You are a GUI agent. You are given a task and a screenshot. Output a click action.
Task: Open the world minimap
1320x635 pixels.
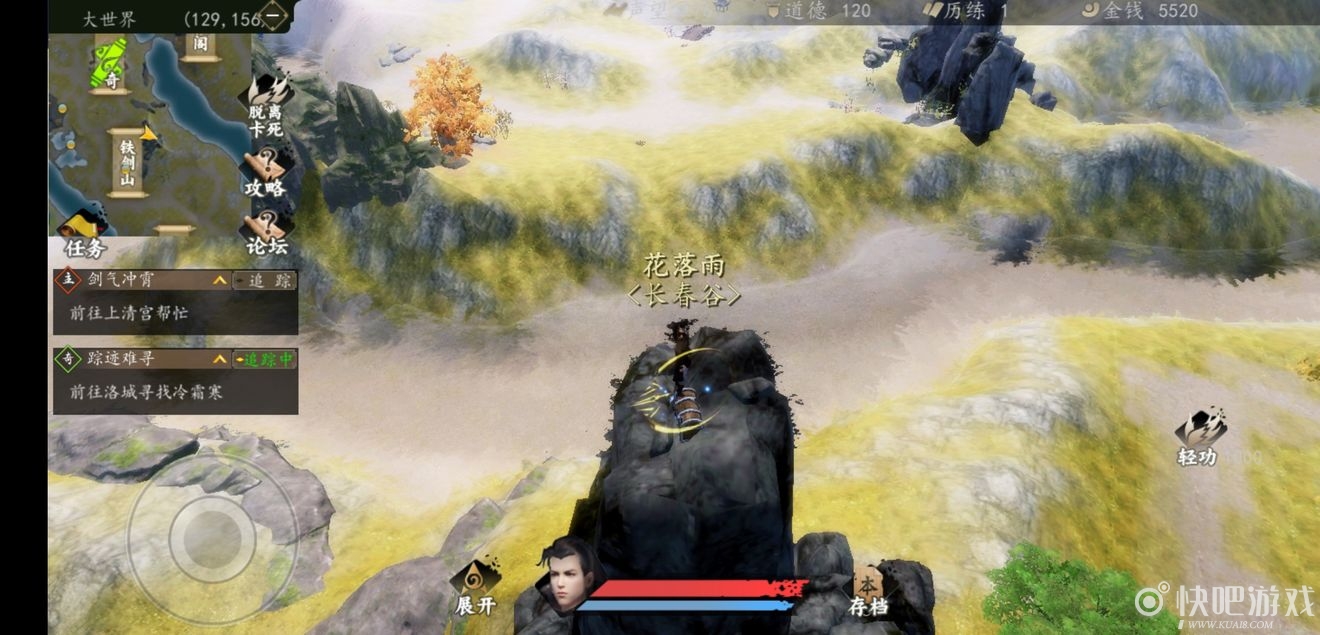(x=150, y=130)
